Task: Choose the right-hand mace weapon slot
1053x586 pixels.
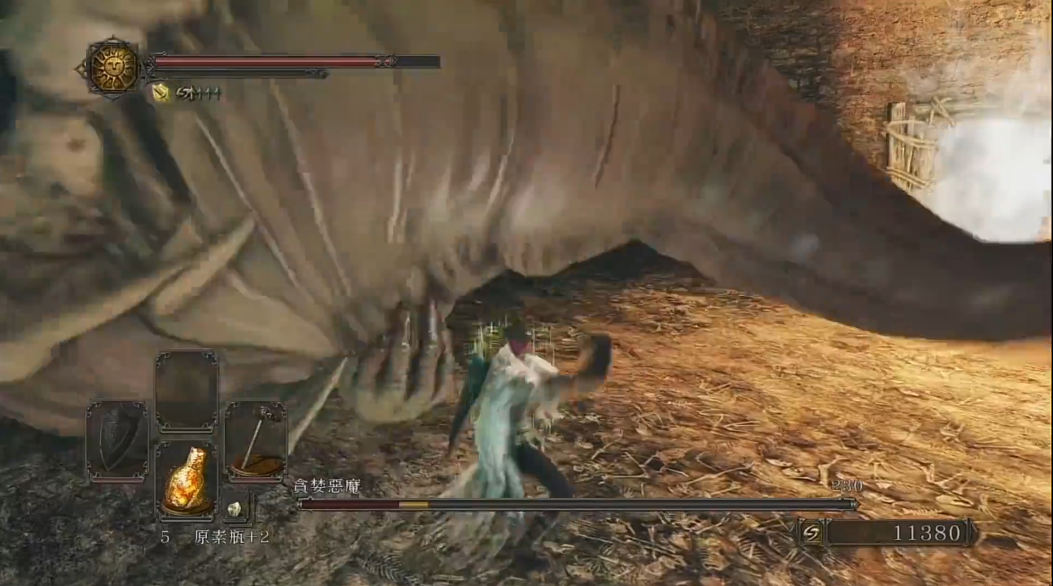Action: tap(255, 441)
